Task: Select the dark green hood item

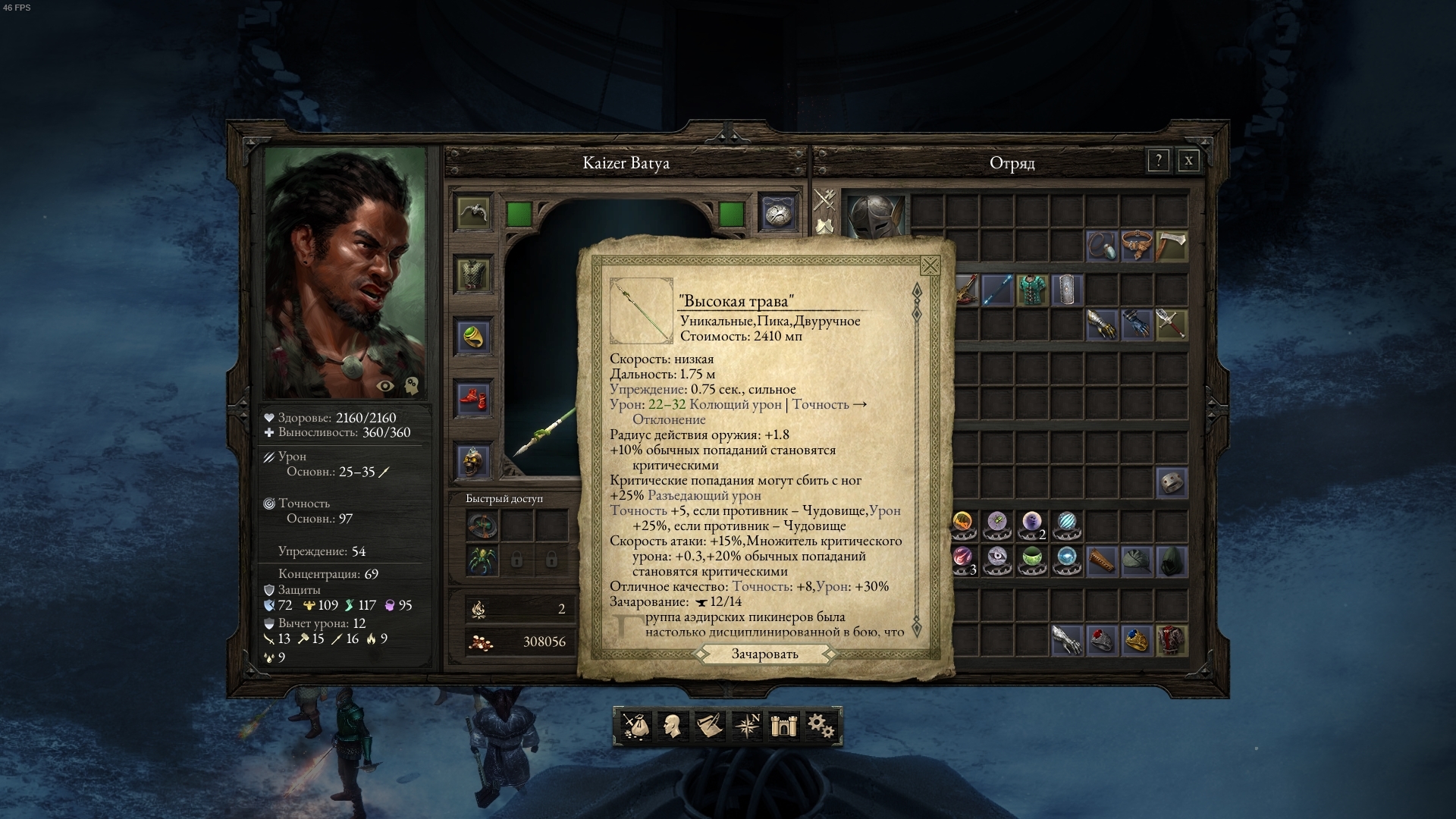Action: [1172, 560]
